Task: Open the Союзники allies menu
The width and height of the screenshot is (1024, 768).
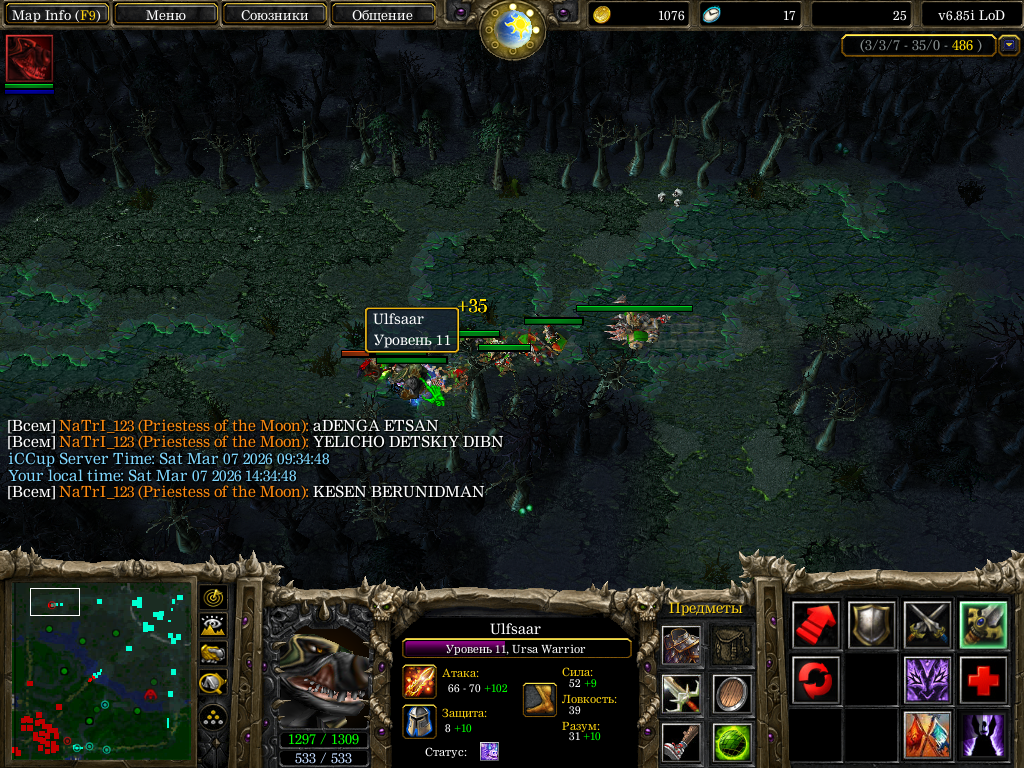Action: coord(273,15)
